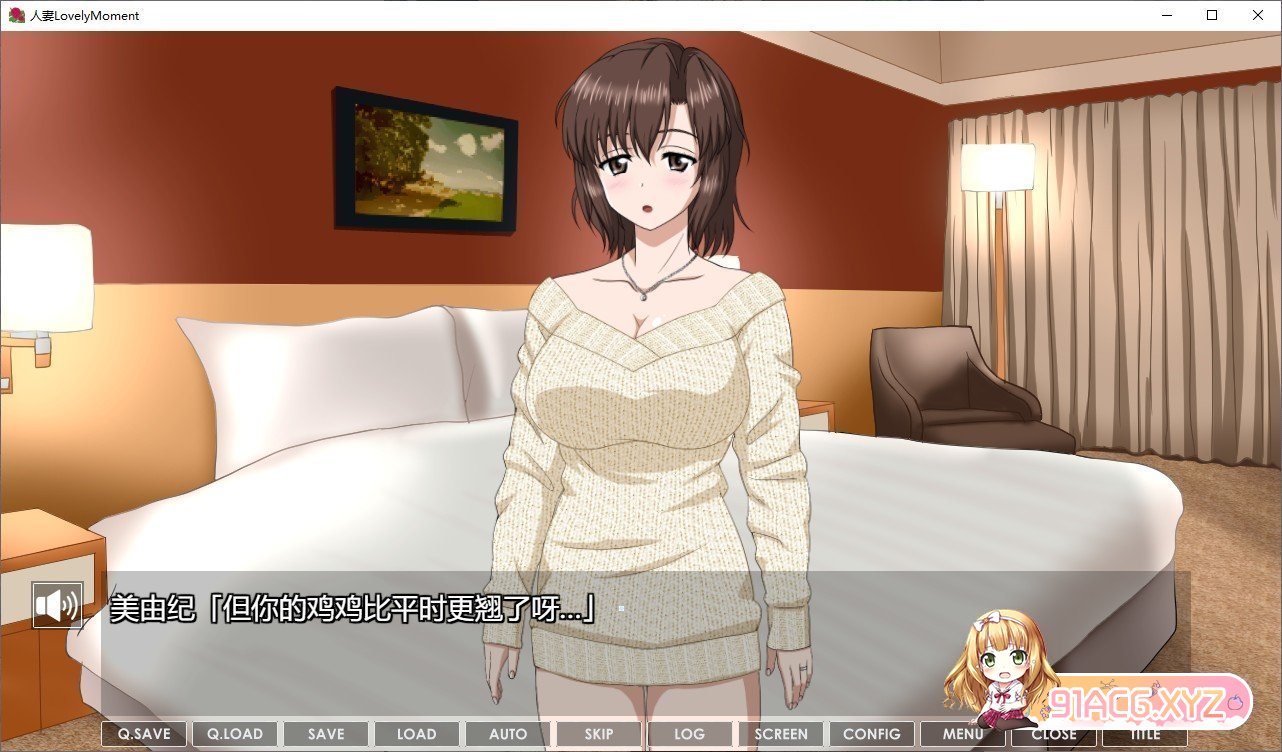Toggle AUTO text advance mode

point(508,734)
